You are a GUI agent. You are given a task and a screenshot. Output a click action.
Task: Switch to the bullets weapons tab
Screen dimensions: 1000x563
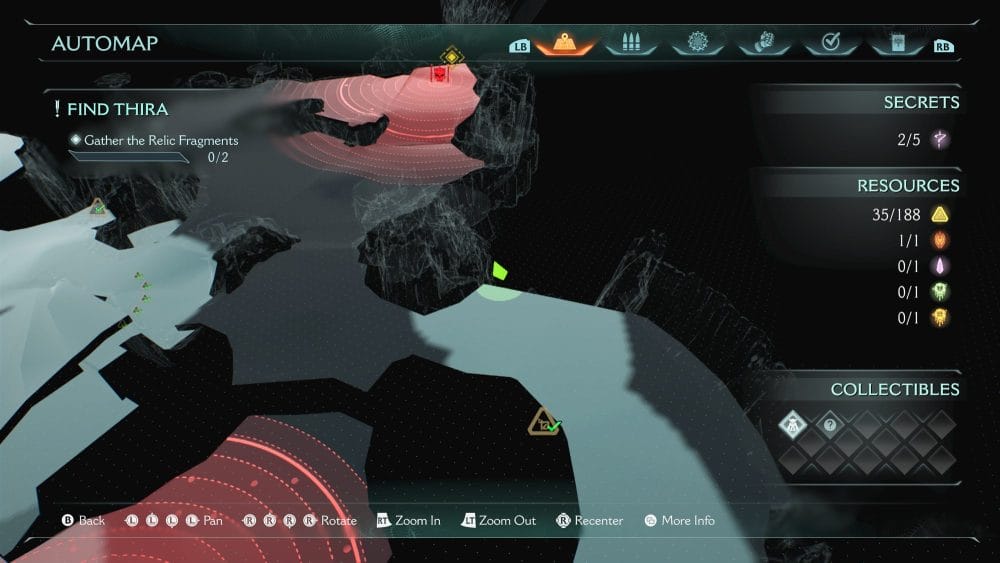click(631, 43)
